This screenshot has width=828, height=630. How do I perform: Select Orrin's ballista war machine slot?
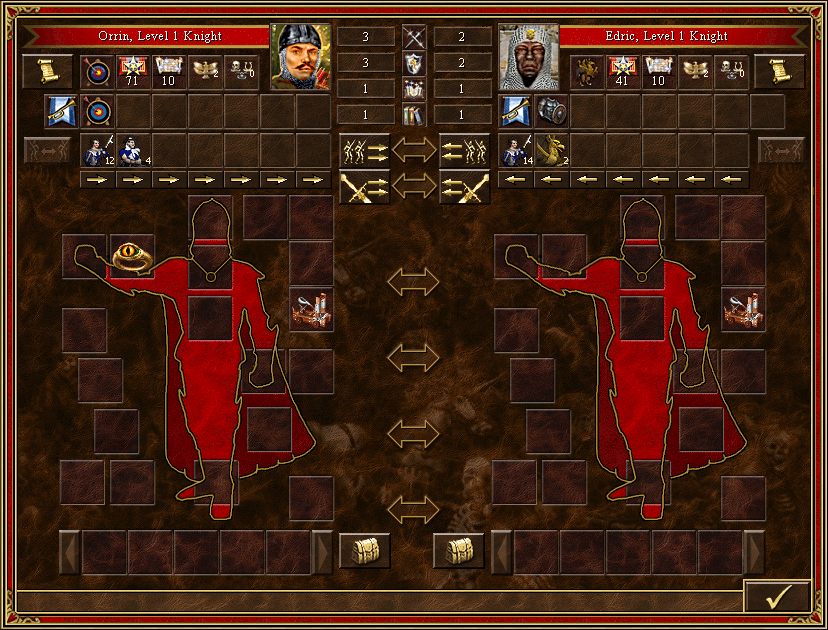tap(311, 310)
